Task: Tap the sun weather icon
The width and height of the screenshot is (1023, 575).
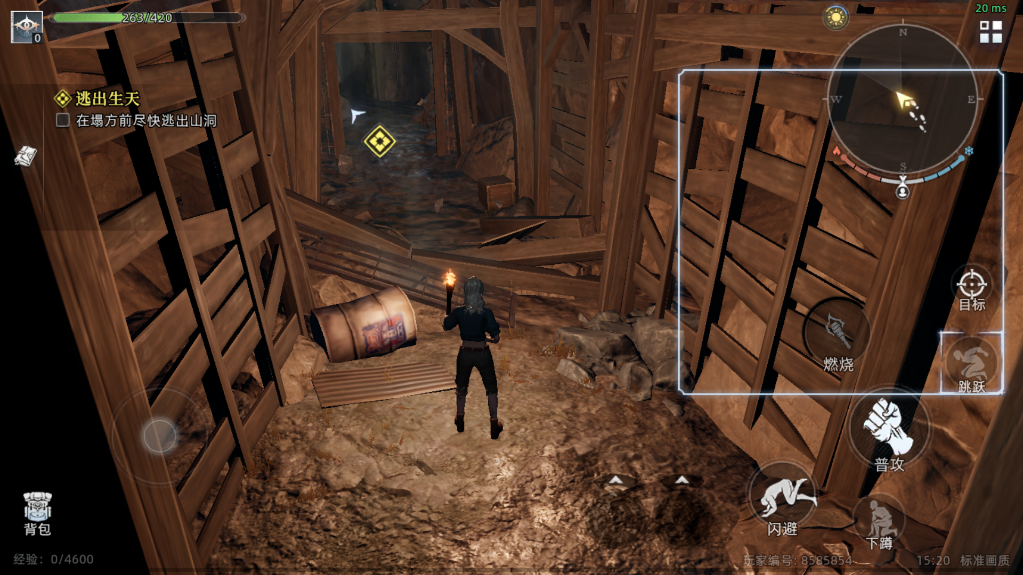Action: (x=836, y=17)
